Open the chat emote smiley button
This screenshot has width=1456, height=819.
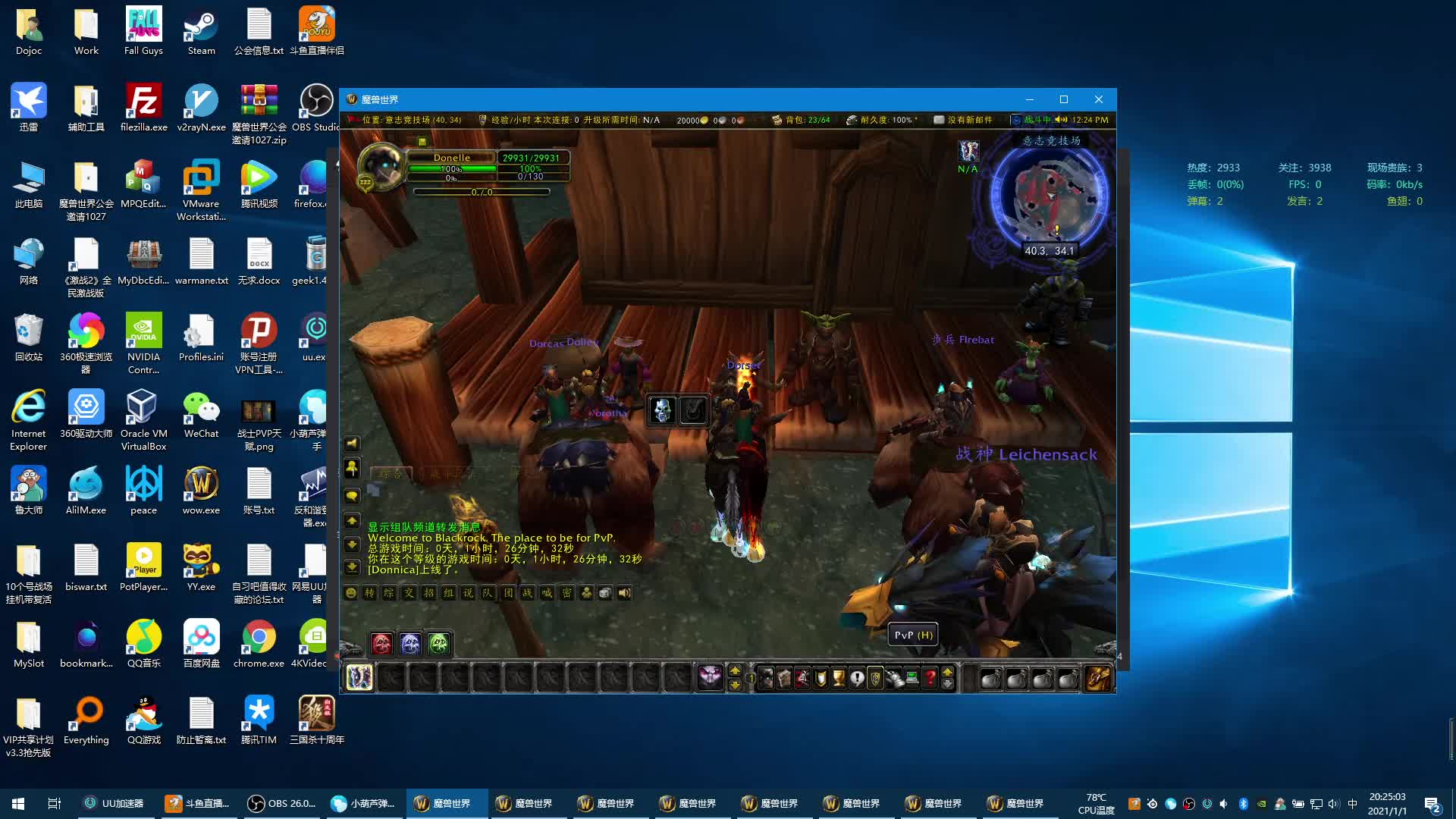(x=351, y=593)
